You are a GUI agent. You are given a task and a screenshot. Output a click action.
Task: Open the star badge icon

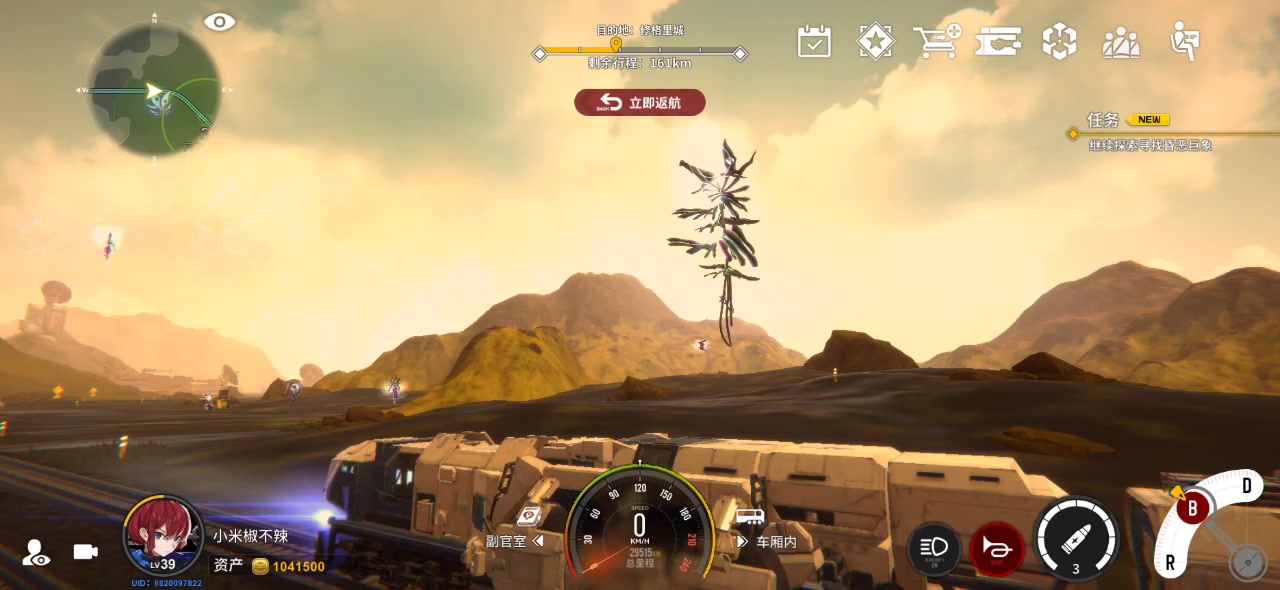click(876, 42)
